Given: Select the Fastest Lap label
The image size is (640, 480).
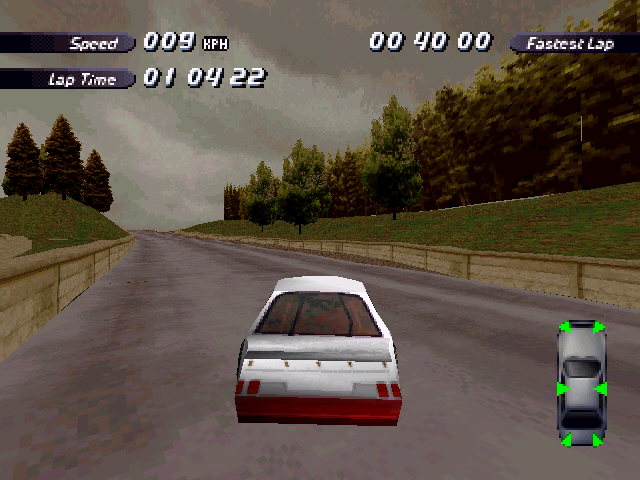Looking at the screenshot, I should (570, 43).
